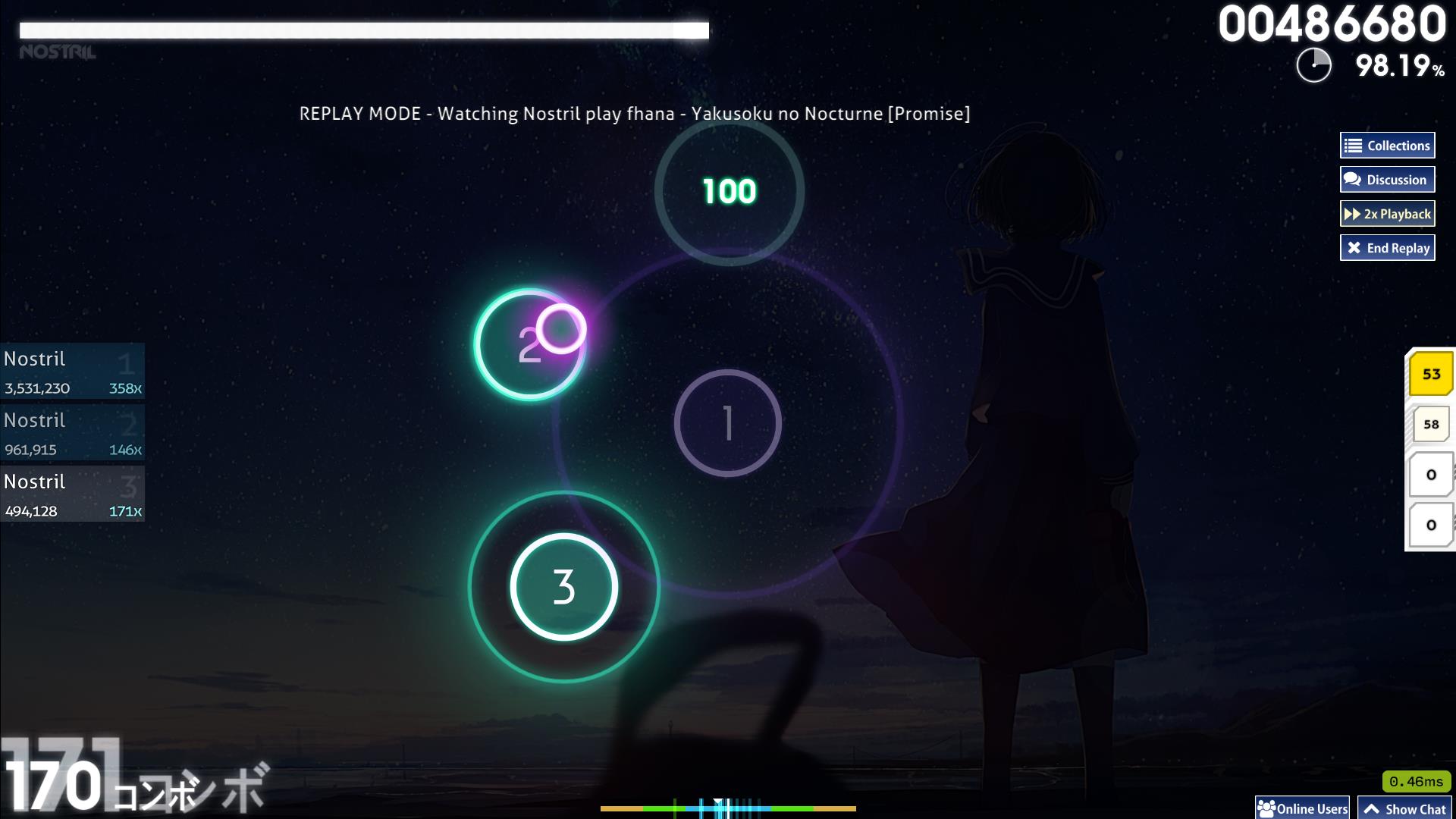The width and height of the screenshot is (1456, 819).
Task: Hit circle number 2
Action: [x=529, y=345]
